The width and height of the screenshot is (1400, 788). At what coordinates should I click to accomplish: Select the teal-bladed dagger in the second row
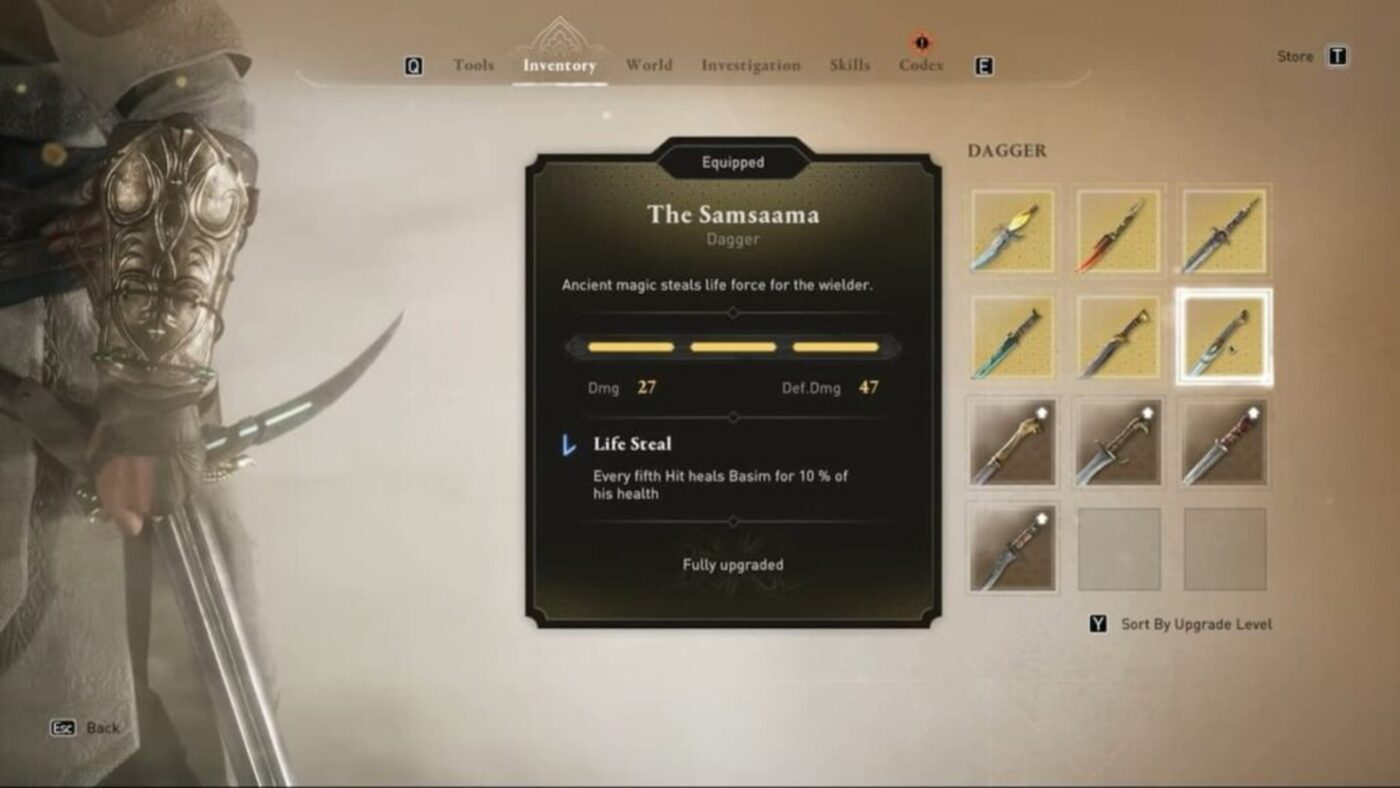(1011, 336)
